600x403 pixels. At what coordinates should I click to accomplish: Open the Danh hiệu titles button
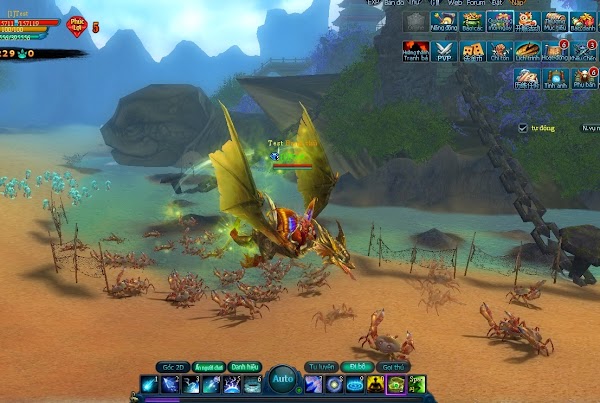pos(244,367)
